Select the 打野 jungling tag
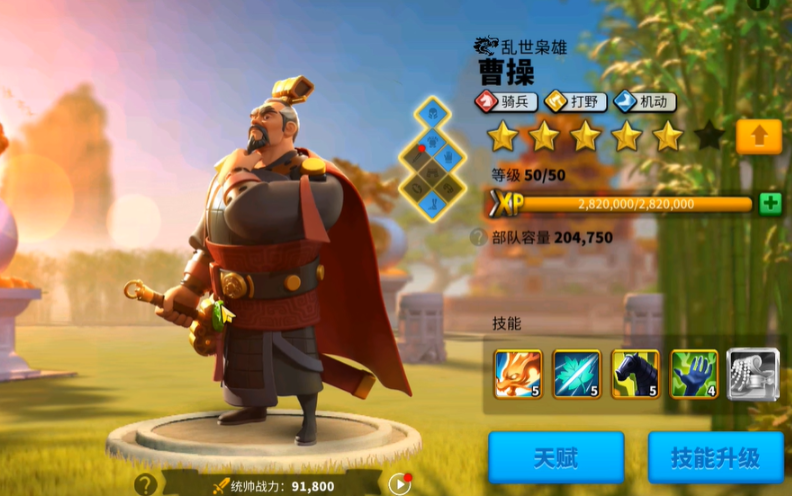The height and width of the screenshot is (496, 792). [575, 101]
